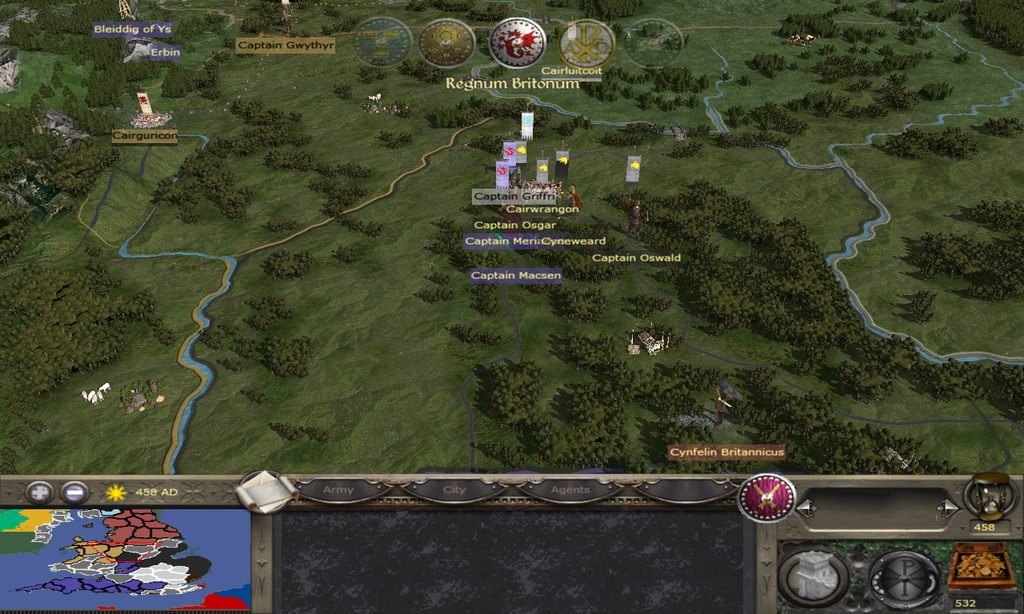The width and height of the screenshot is (1024, 614).
Task: Open the faction shield button with crossed swords
Action: click(767, 497)
